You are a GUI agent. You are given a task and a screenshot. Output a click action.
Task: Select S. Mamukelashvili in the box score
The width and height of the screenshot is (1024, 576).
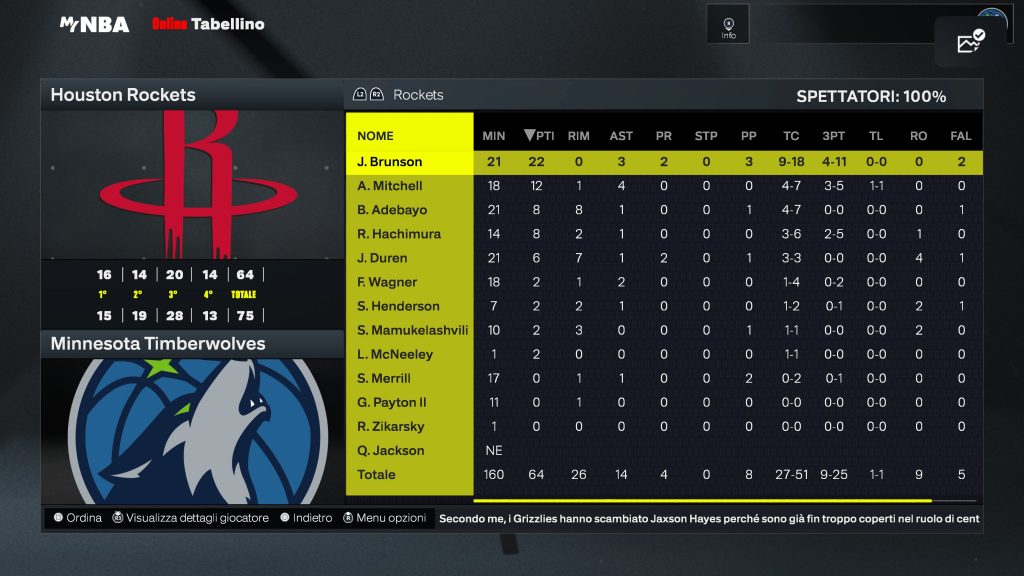click(412, 330)
